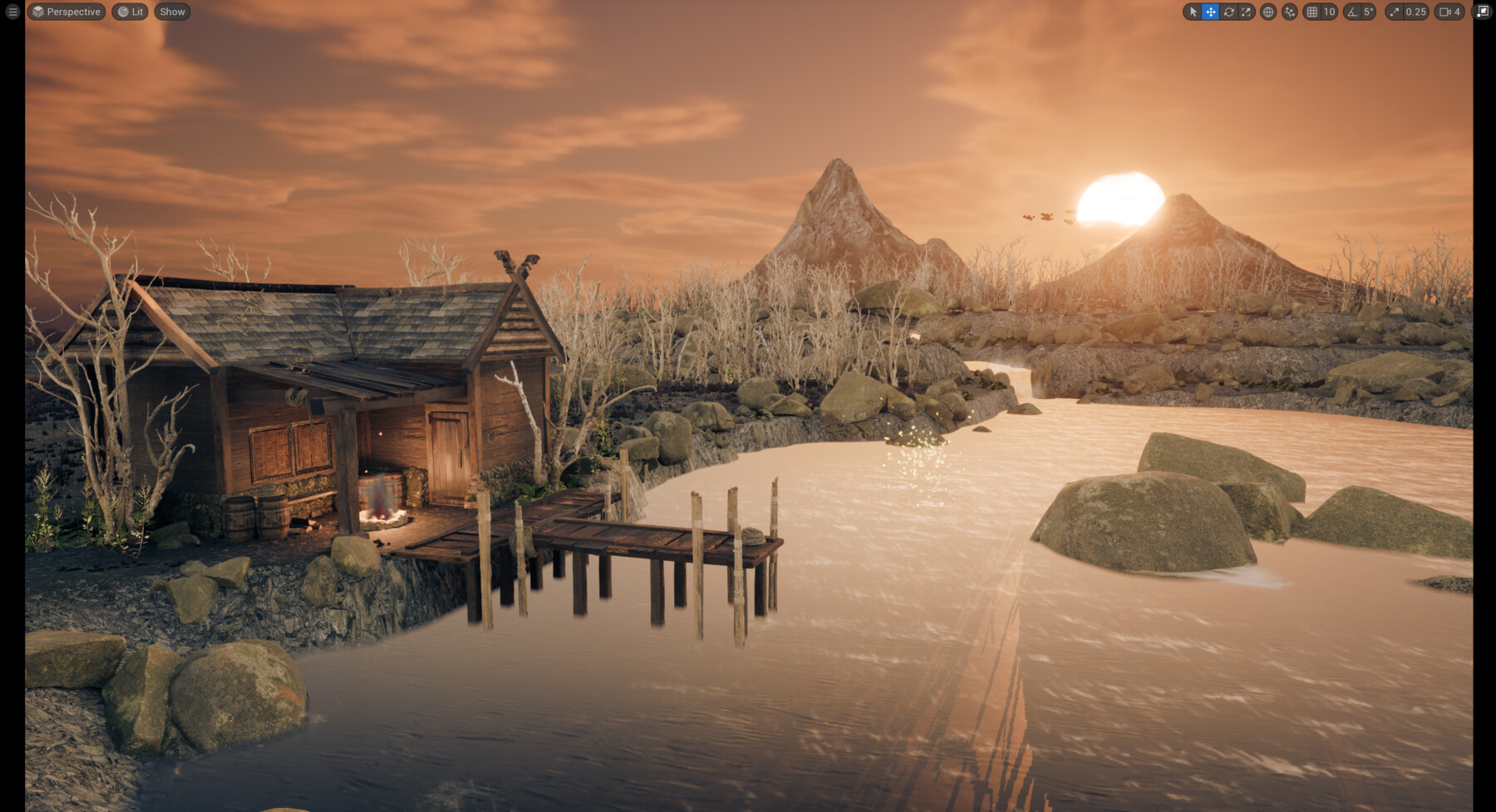Viewport: 1496px width, 812px height.
Task: Switch to the rotate tool
Action: click(x=1228, y=12)
